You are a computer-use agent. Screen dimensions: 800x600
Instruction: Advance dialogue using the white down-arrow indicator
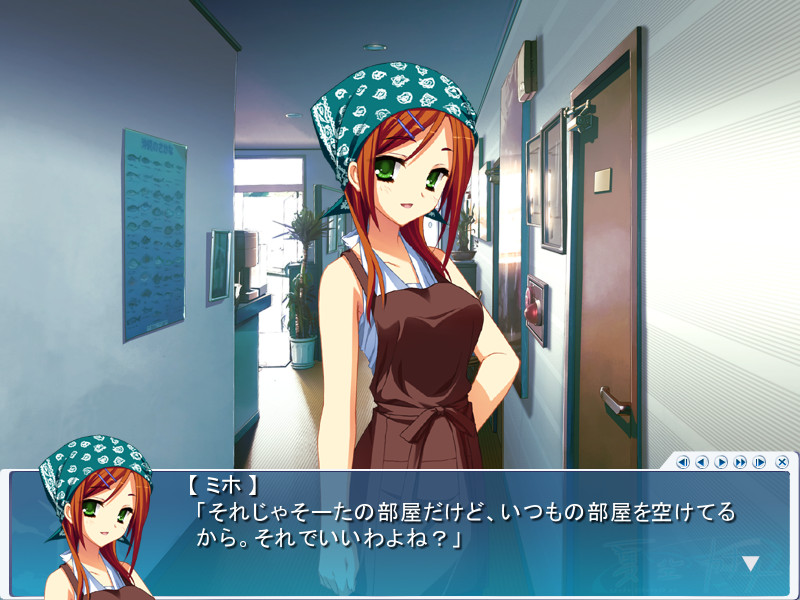[x=750, y=564]
